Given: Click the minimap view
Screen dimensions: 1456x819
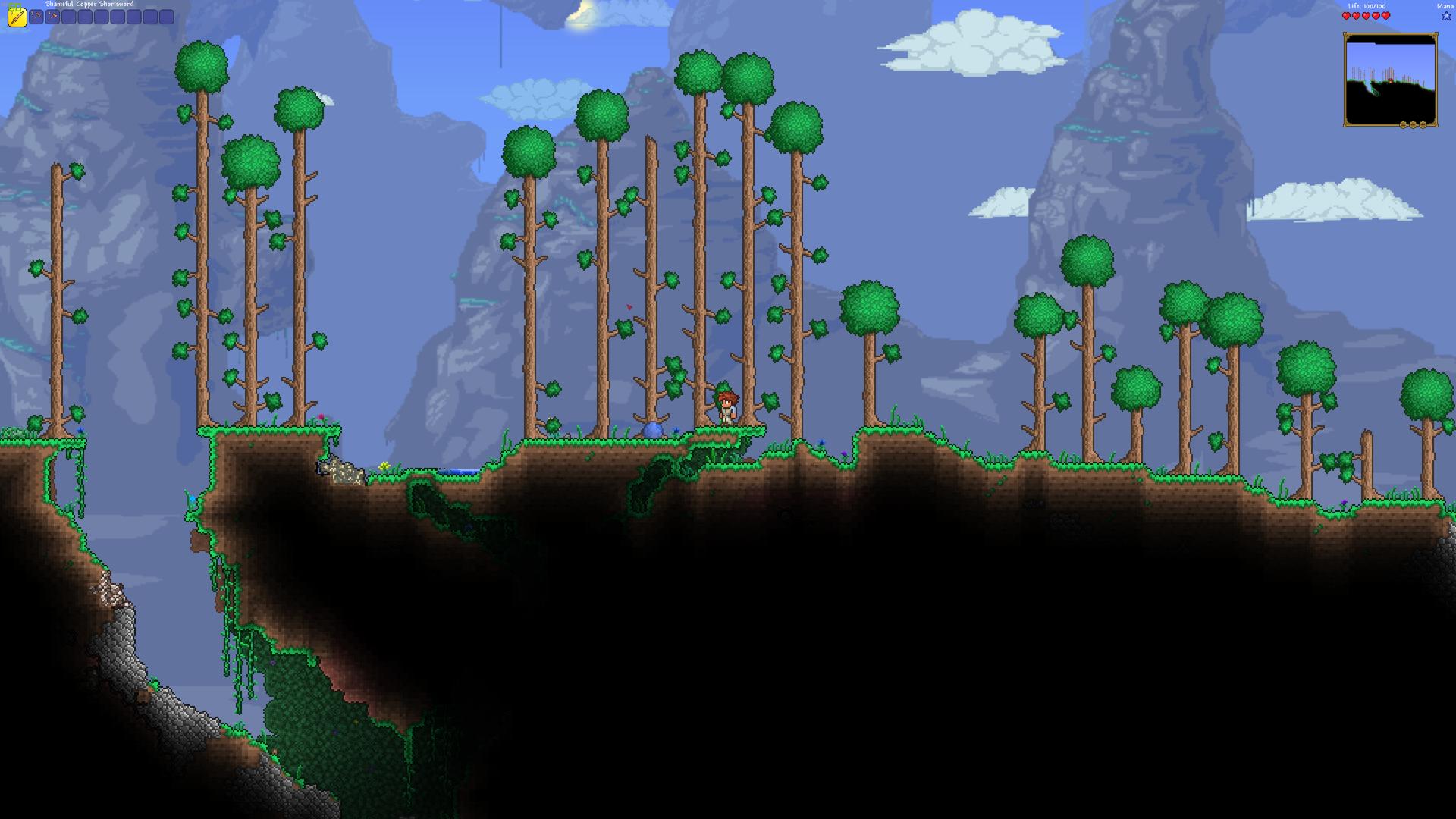Looking at the screenshot, I should pyautogui.click(x=1389, y=79).
